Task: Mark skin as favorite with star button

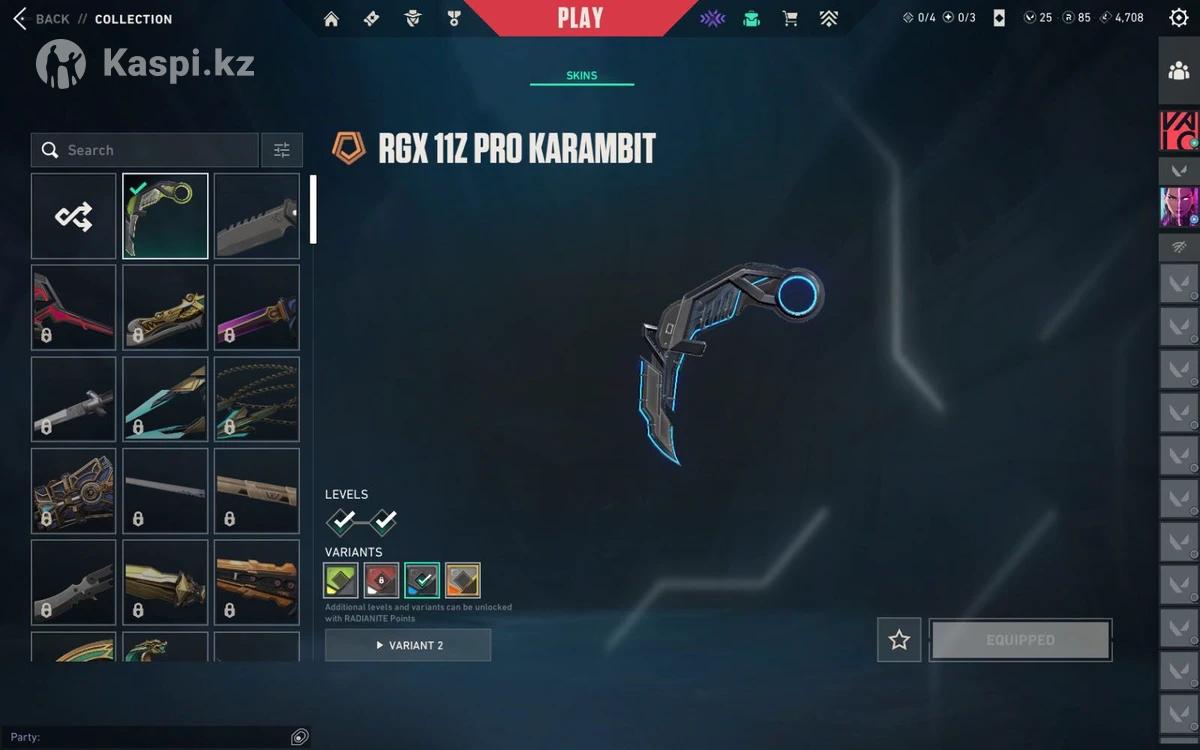Action: tap(899, 640)
